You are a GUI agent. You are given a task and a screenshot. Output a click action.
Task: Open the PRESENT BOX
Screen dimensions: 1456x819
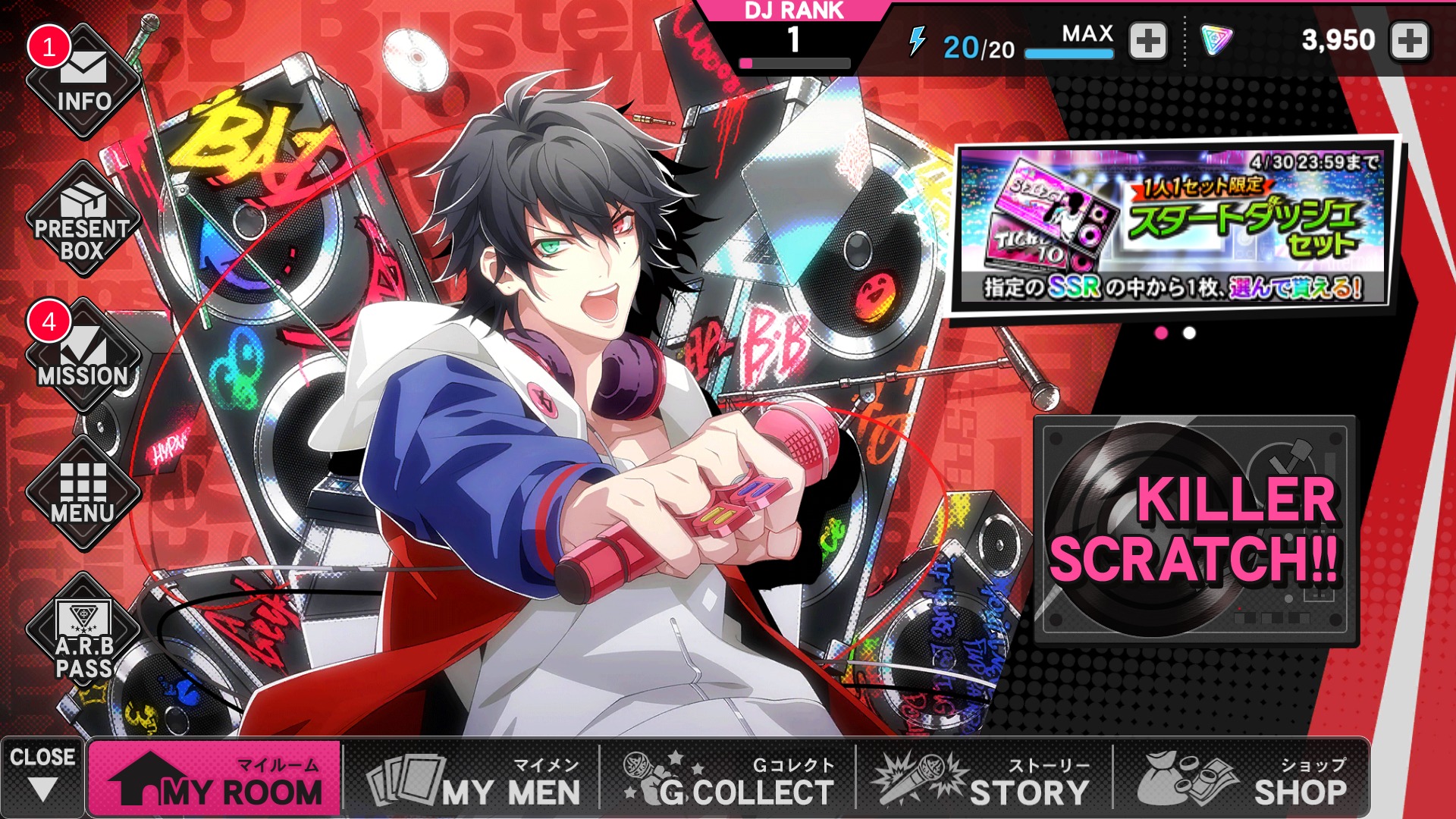tap(83, 221)
